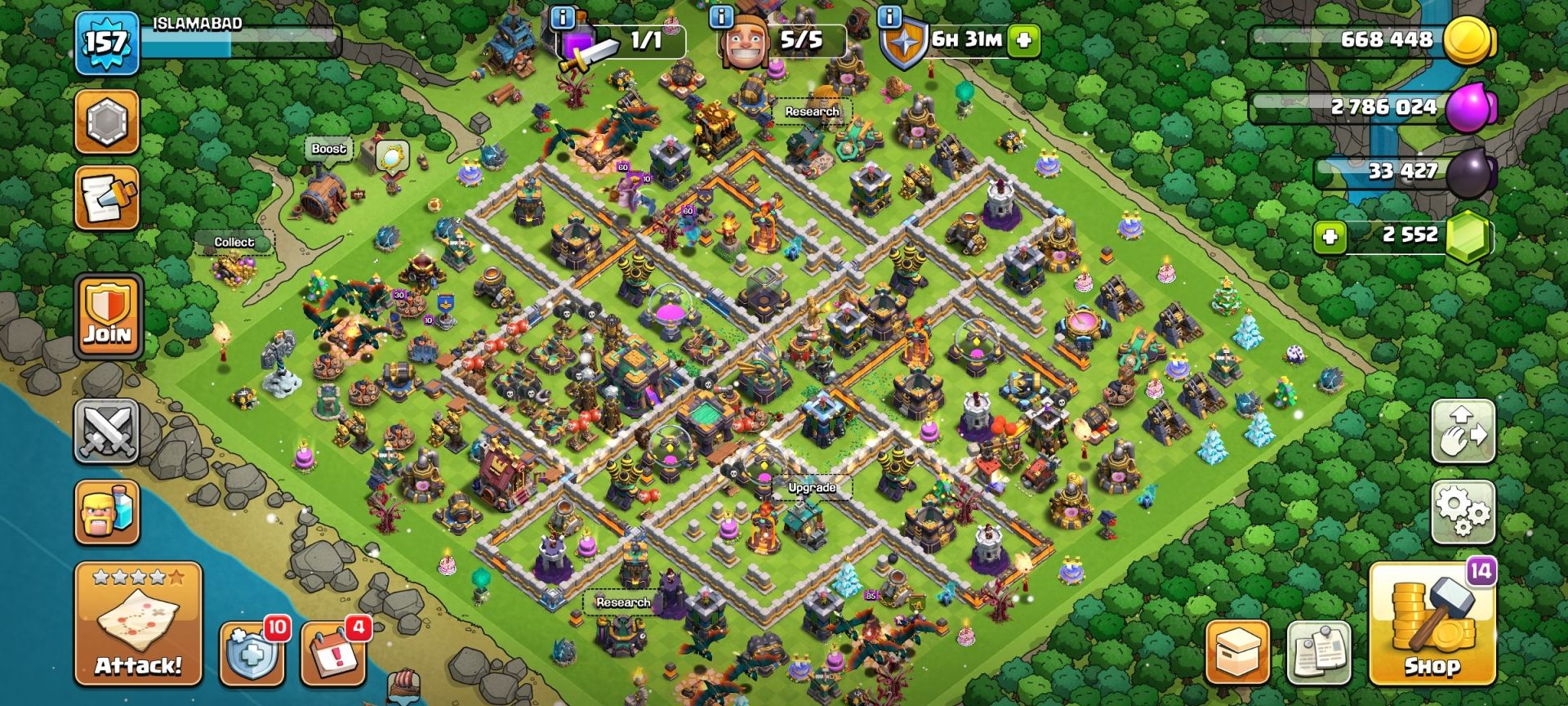Open the crossed swords battle log

pyautogui.click(x=107, y=431)
